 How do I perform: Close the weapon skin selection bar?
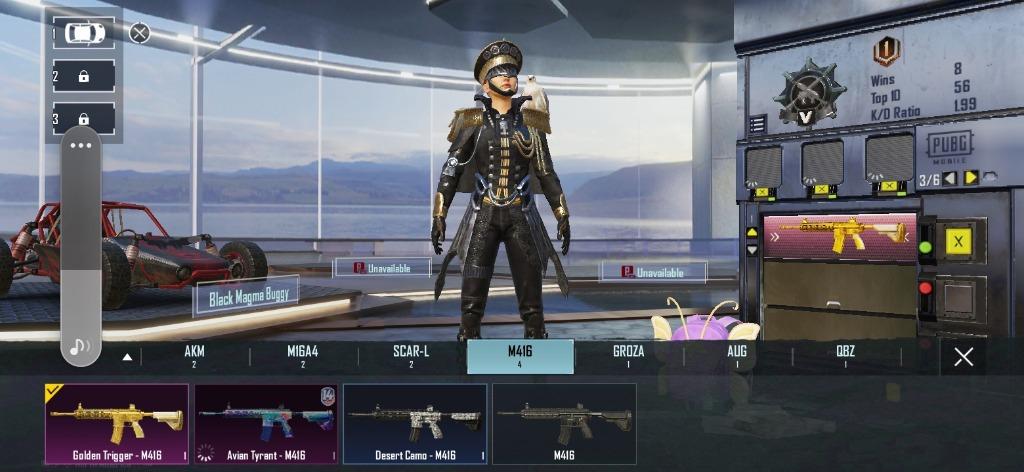click(x=963, y=357)
